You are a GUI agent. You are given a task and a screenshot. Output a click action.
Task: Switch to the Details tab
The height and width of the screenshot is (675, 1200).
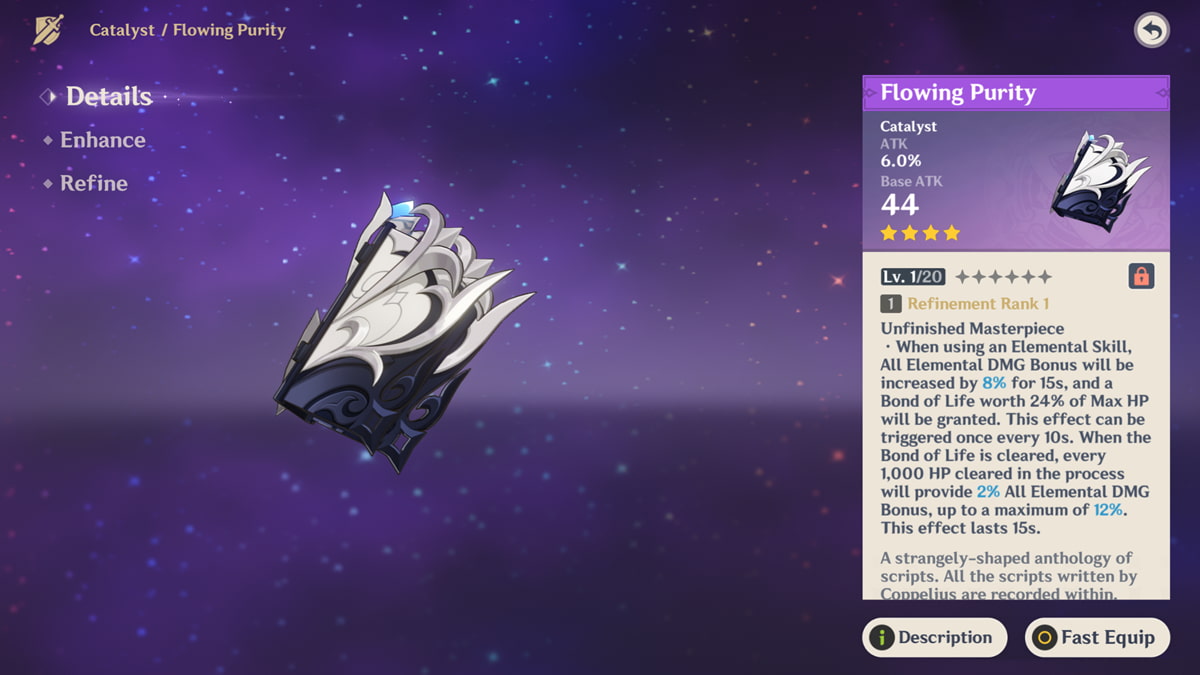[108, 97]
